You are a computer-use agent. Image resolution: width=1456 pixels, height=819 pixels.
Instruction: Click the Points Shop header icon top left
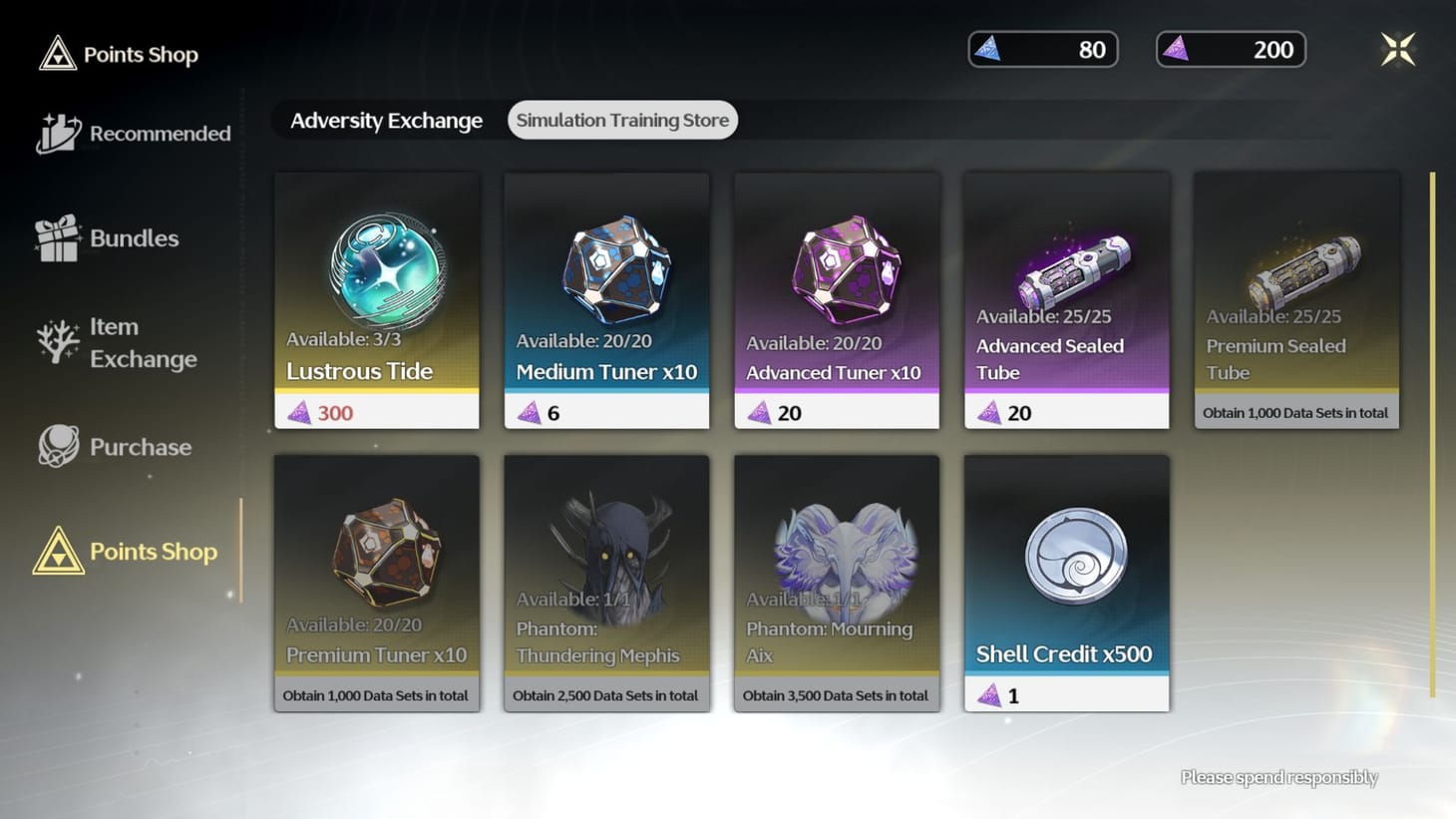(60, 53)
